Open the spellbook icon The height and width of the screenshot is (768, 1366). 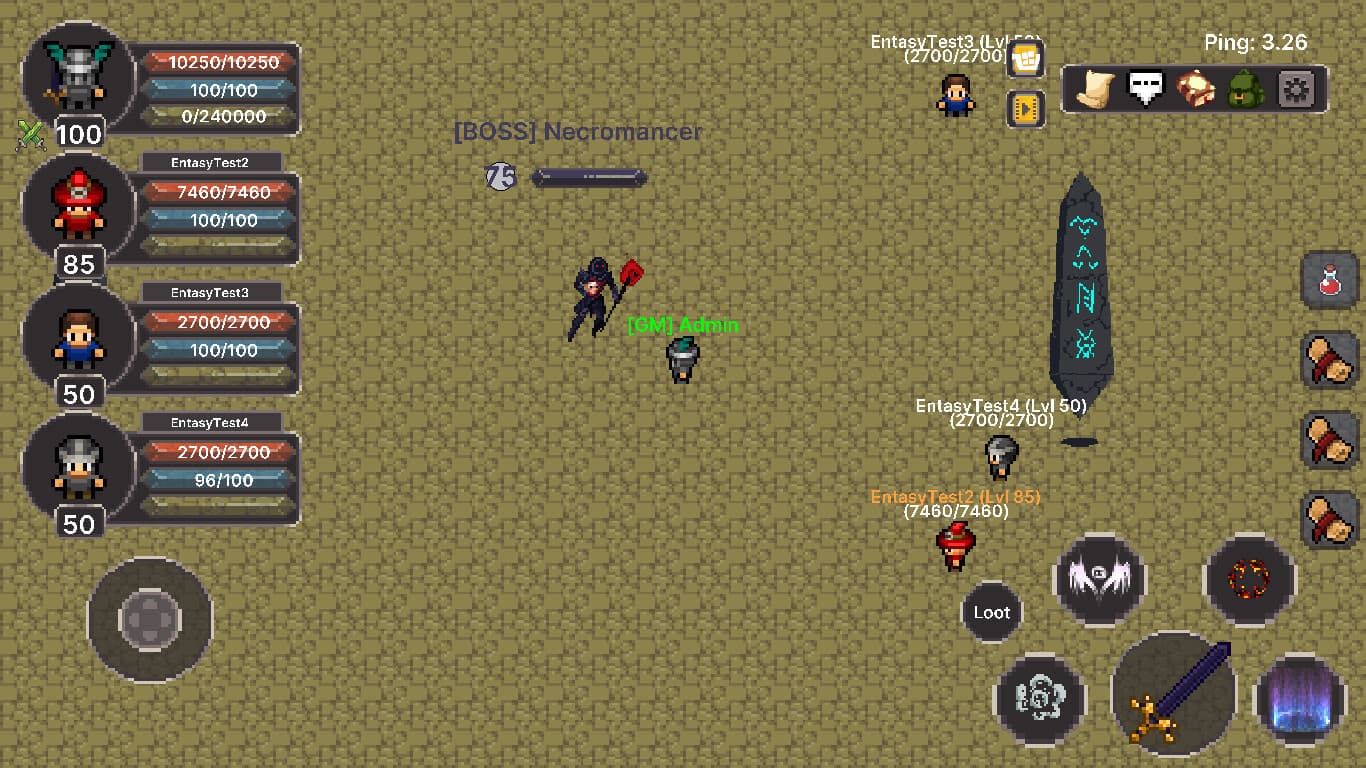tap(1197, 88)
